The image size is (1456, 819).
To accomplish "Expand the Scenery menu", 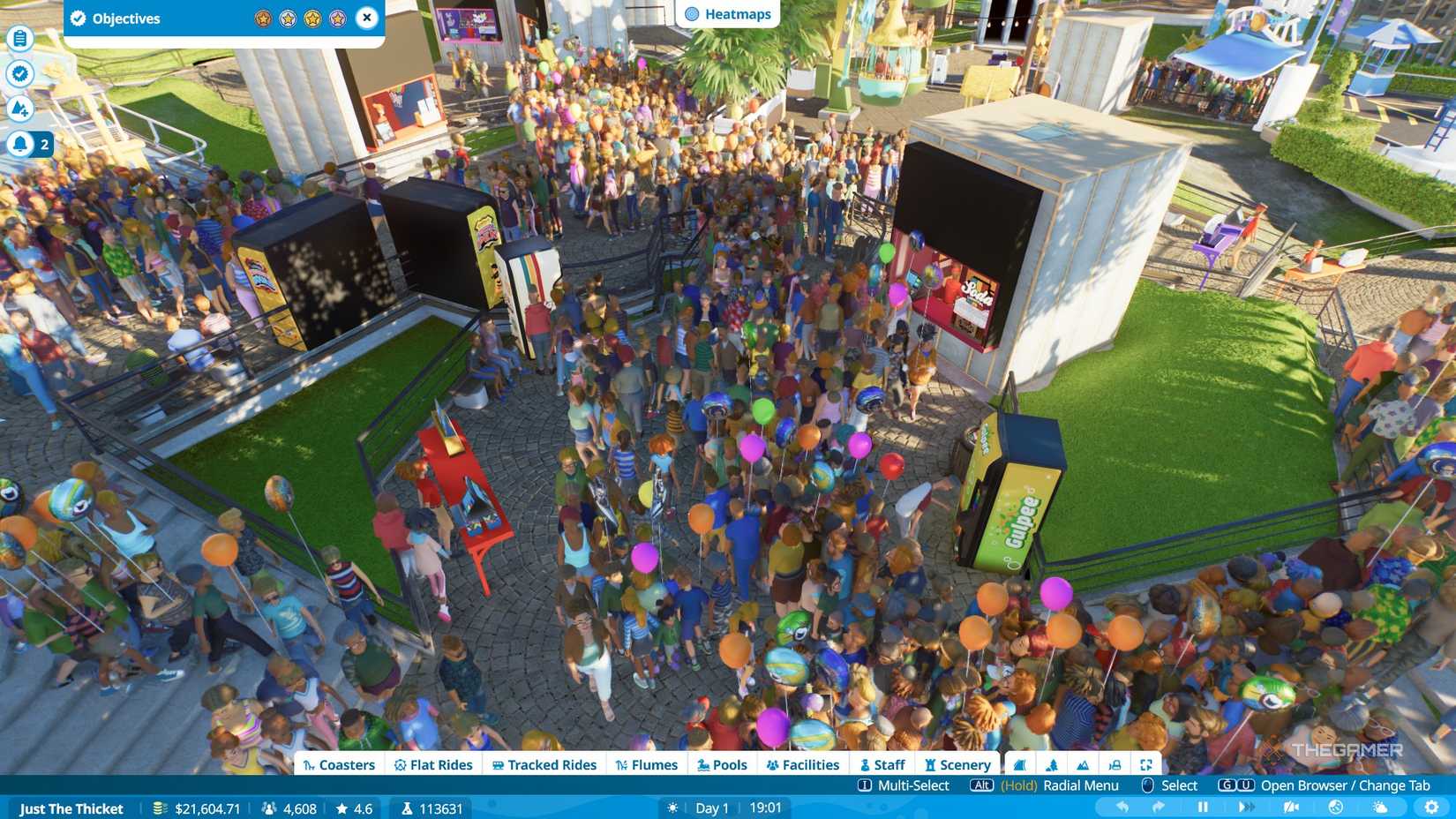I will tap(957, 764).
